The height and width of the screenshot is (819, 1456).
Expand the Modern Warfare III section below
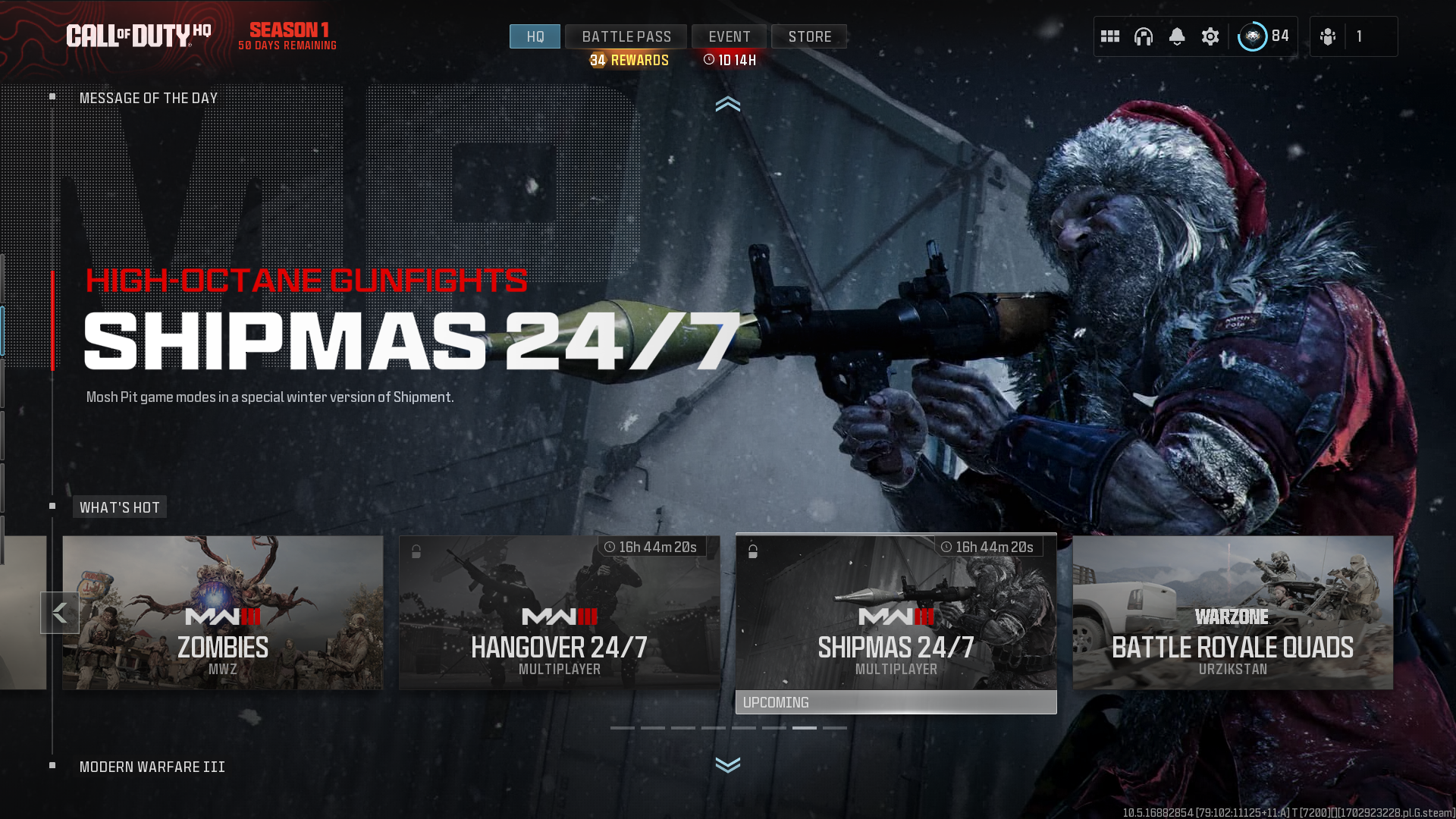[728, 766]
